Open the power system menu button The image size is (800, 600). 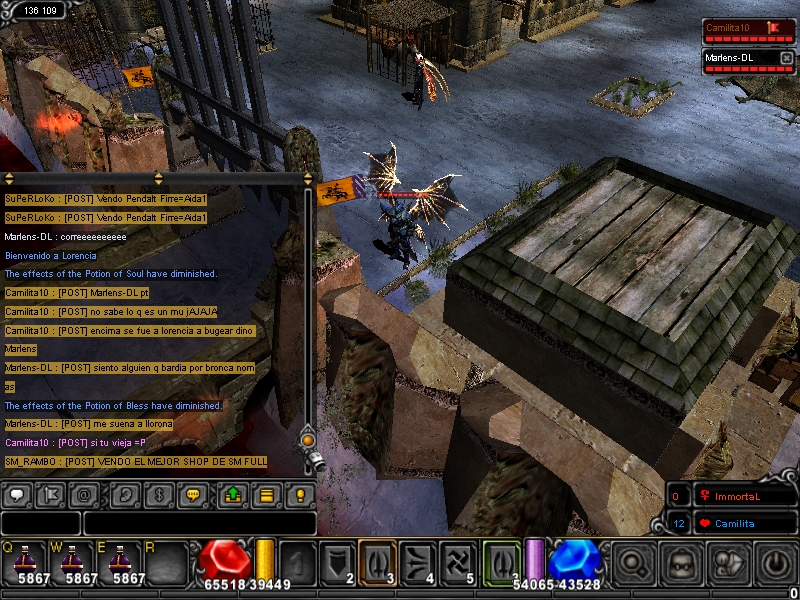click(777, 563)
